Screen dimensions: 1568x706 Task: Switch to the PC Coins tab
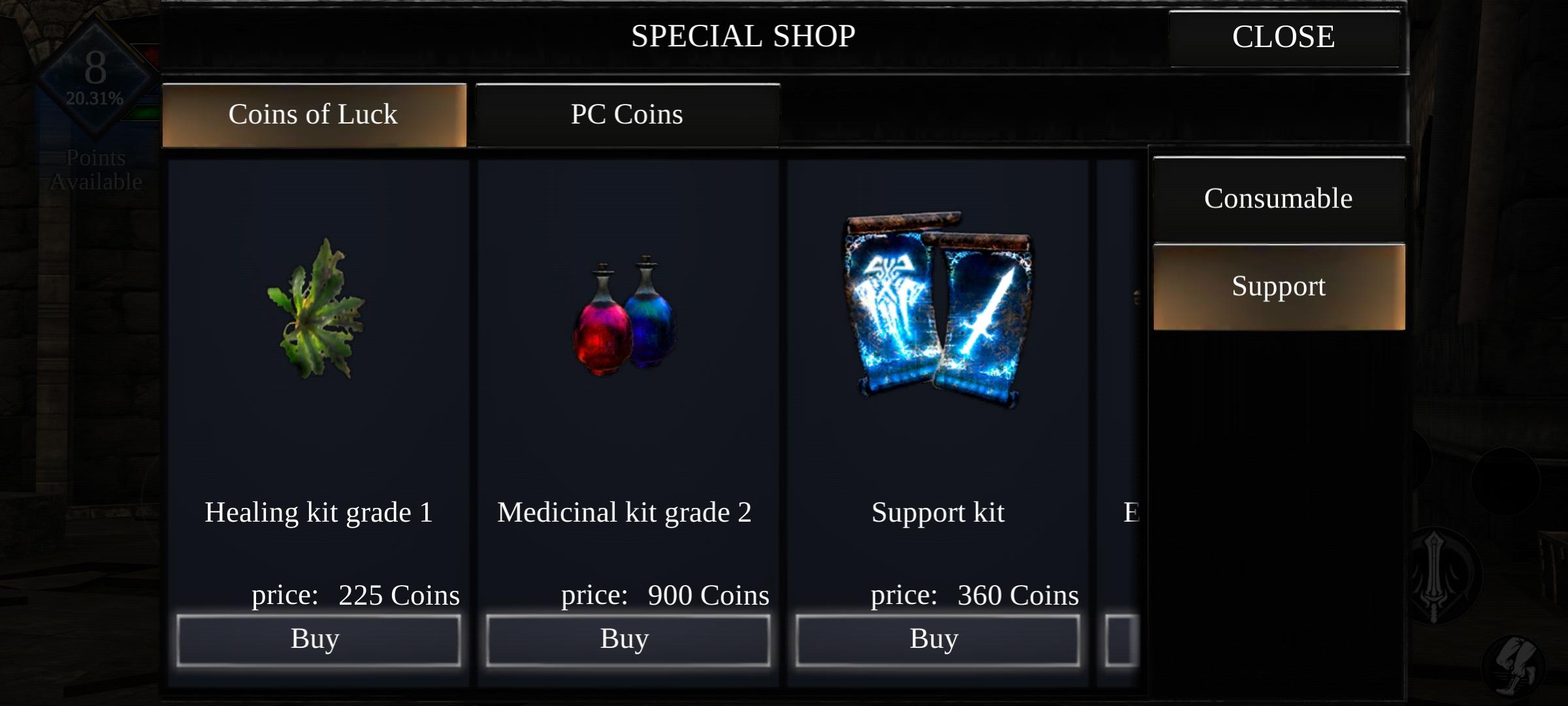coord(627,114)
